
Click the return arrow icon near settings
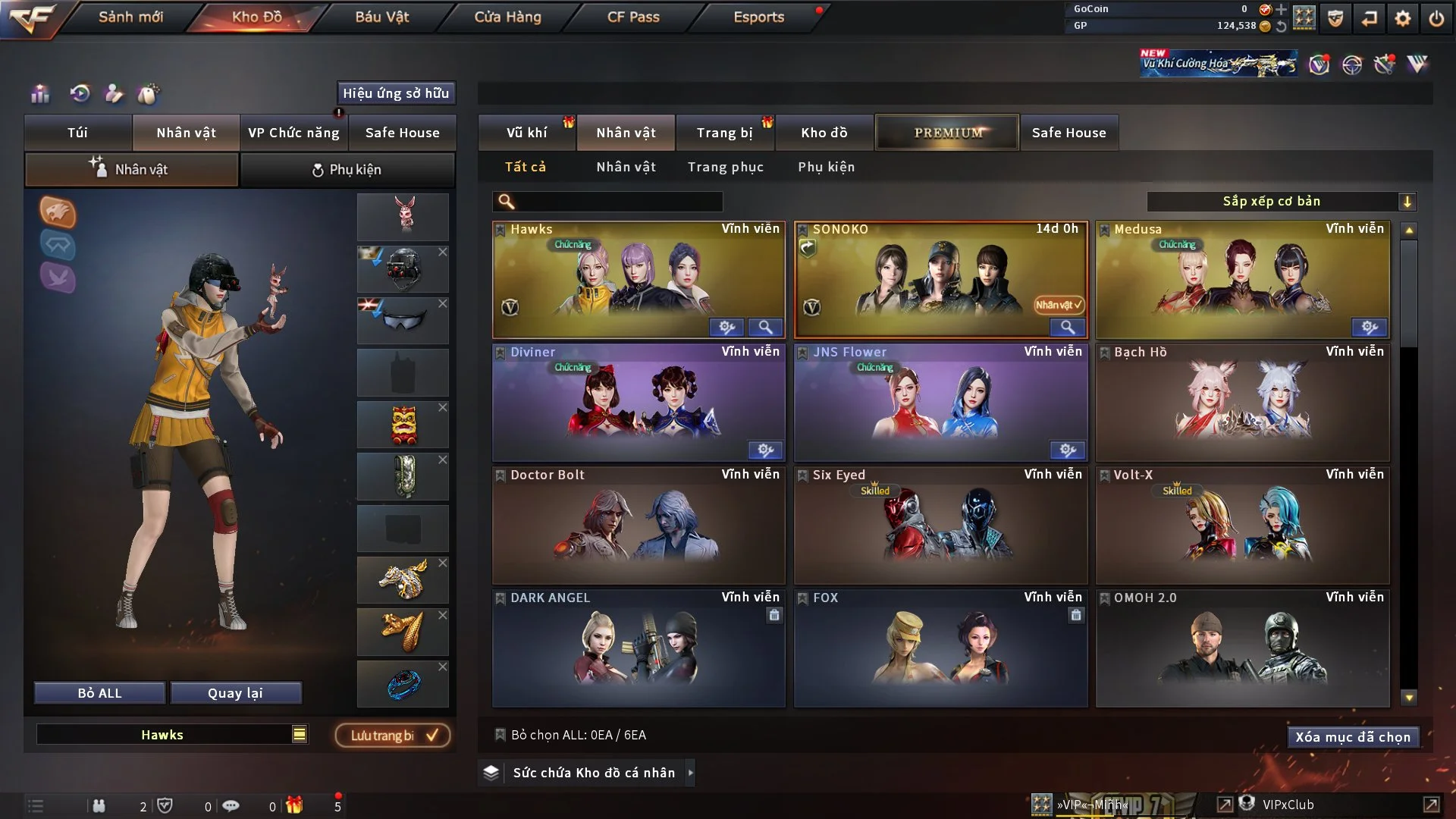coord(1368,17)
